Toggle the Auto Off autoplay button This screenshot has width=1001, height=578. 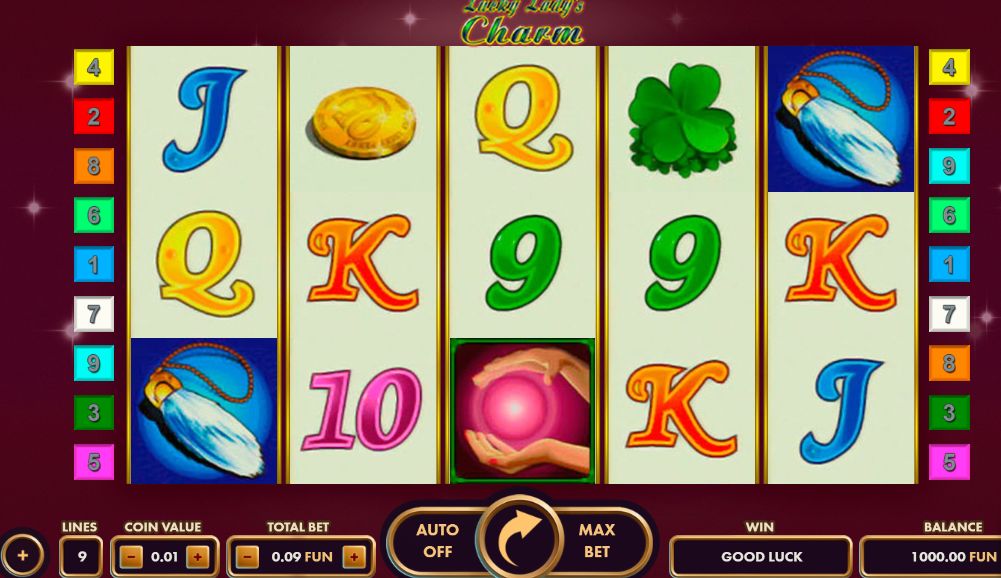(x=437, y=541)
